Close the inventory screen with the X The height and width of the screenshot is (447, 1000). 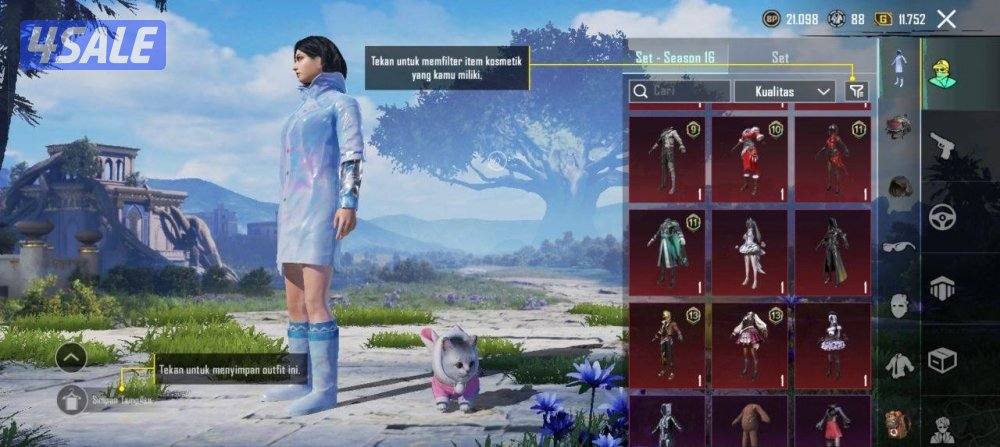(x=947, y=19)
